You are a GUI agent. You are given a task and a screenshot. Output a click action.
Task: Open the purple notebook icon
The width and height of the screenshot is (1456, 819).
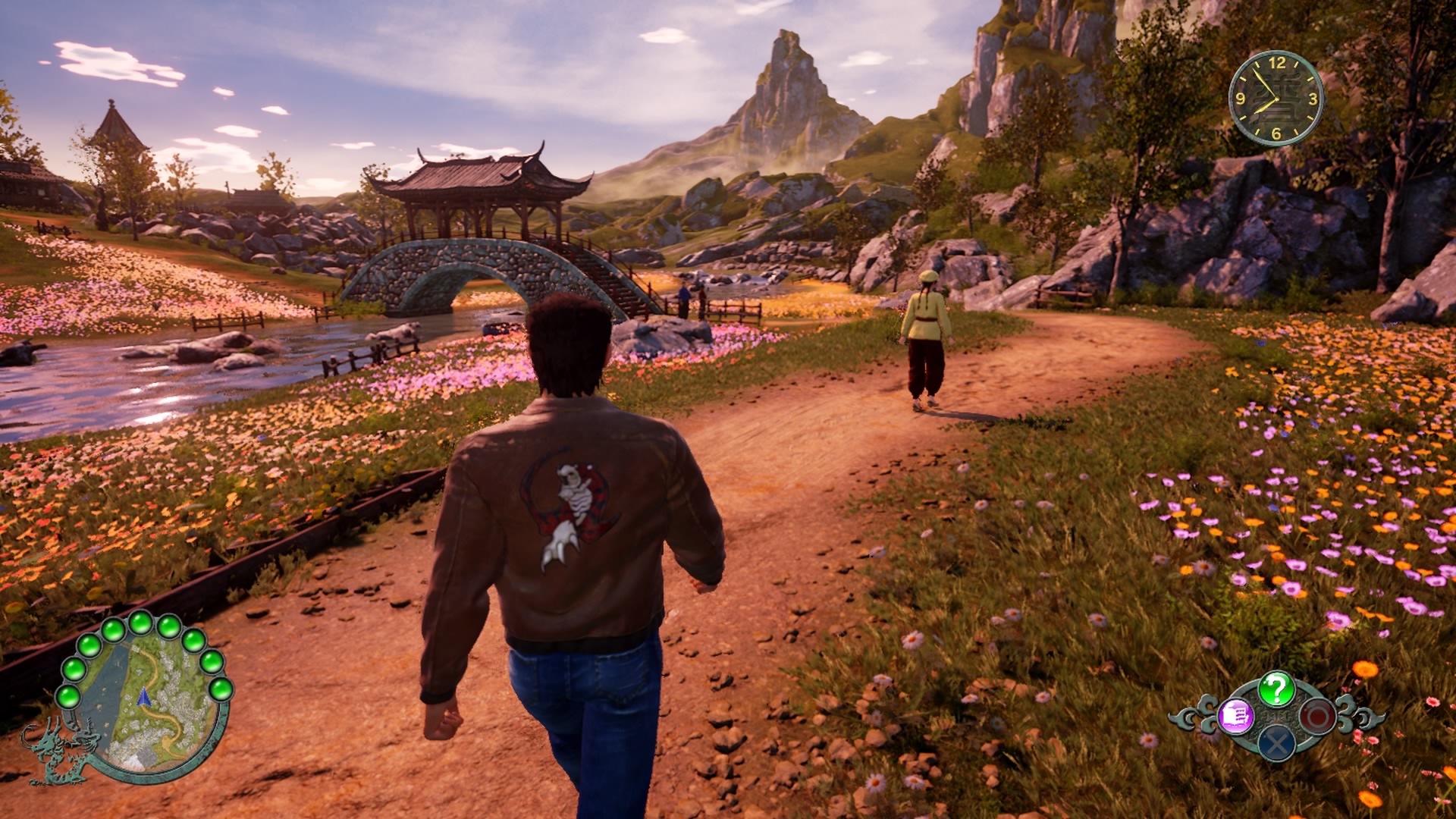coord(1235,716)
